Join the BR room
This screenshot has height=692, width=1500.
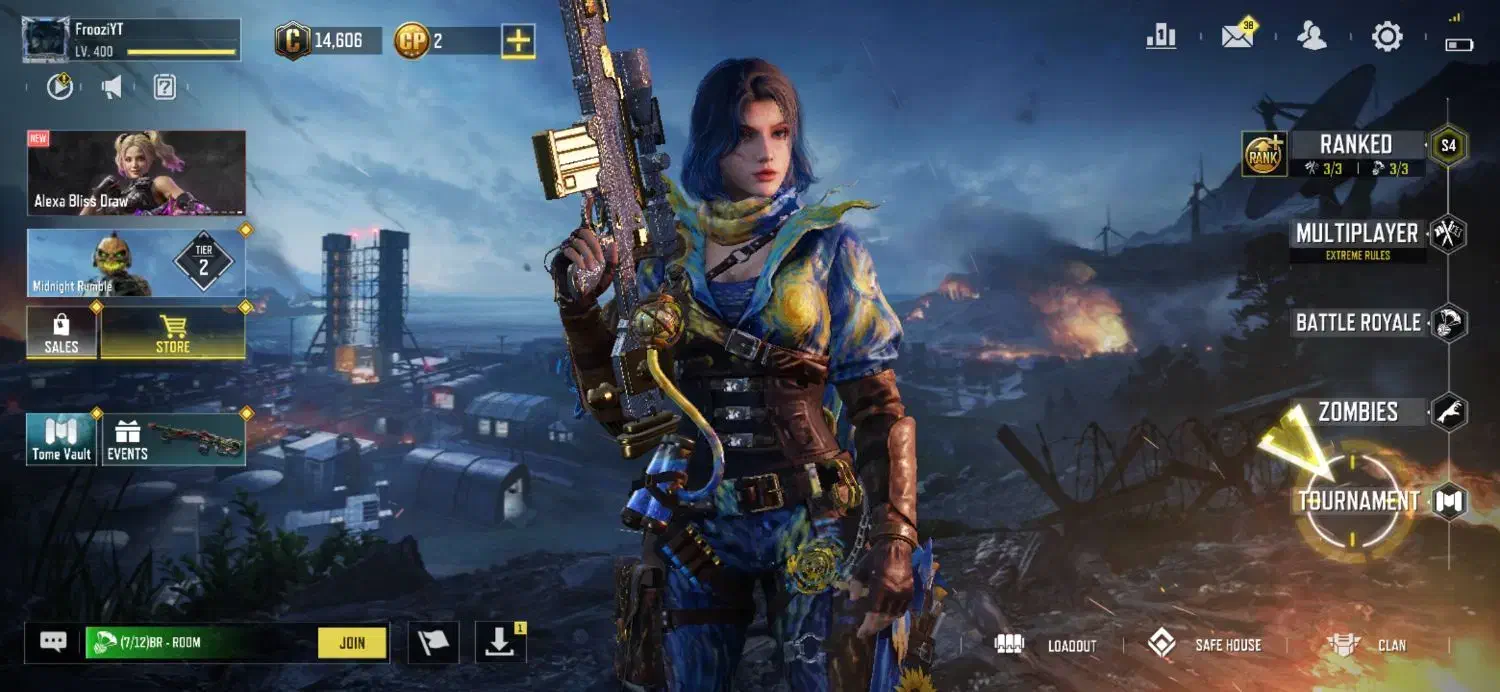coord(352,643)
